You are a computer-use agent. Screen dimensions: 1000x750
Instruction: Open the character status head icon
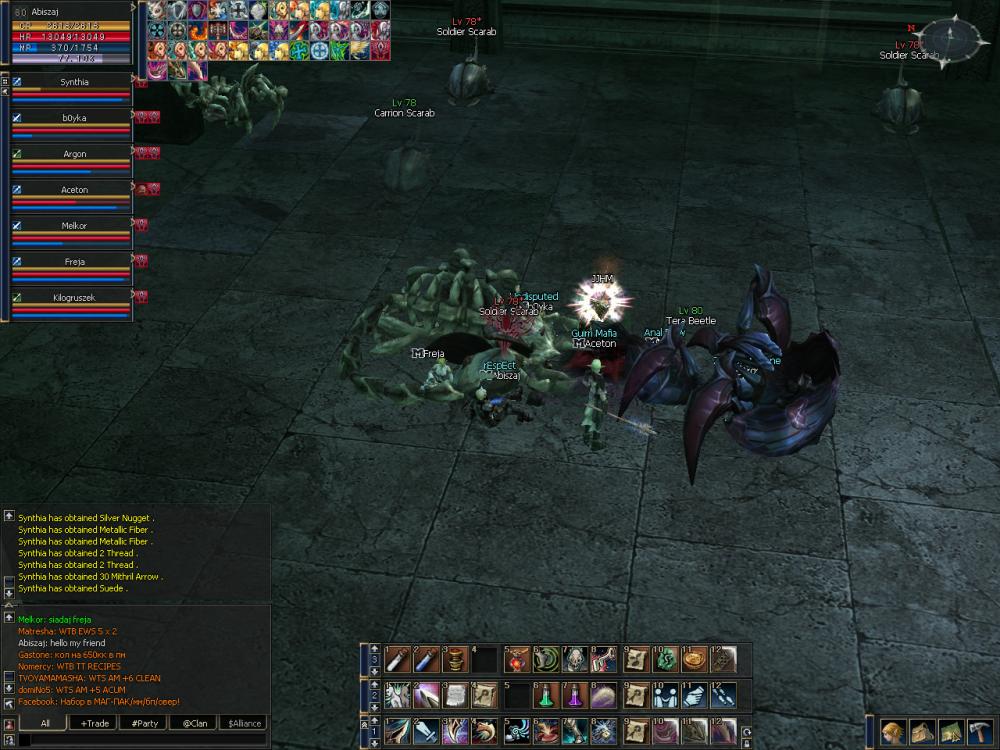pos(893,731)
